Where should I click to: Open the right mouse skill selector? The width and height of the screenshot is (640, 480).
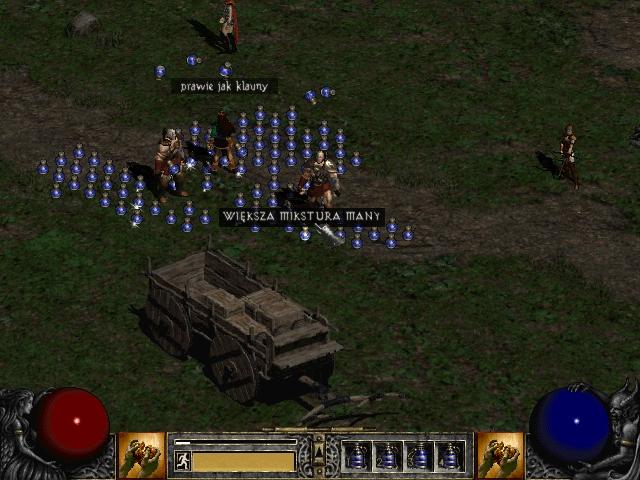pos(500,455)
